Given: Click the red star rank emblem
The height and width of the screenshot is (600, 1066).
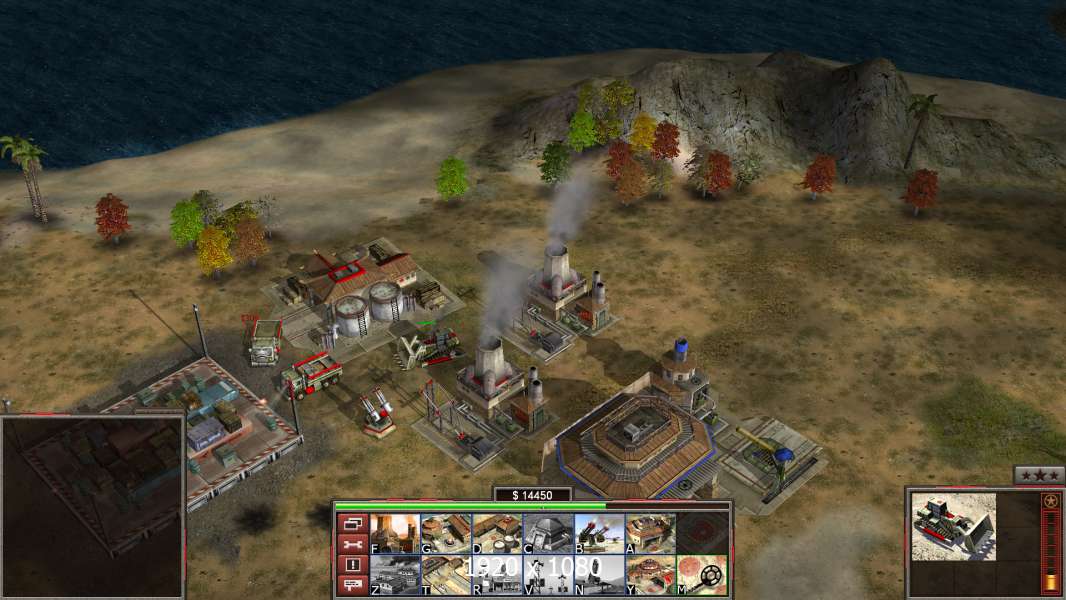Looking at the screenshot, I should pyautogui.click(x=1049, y=500).
